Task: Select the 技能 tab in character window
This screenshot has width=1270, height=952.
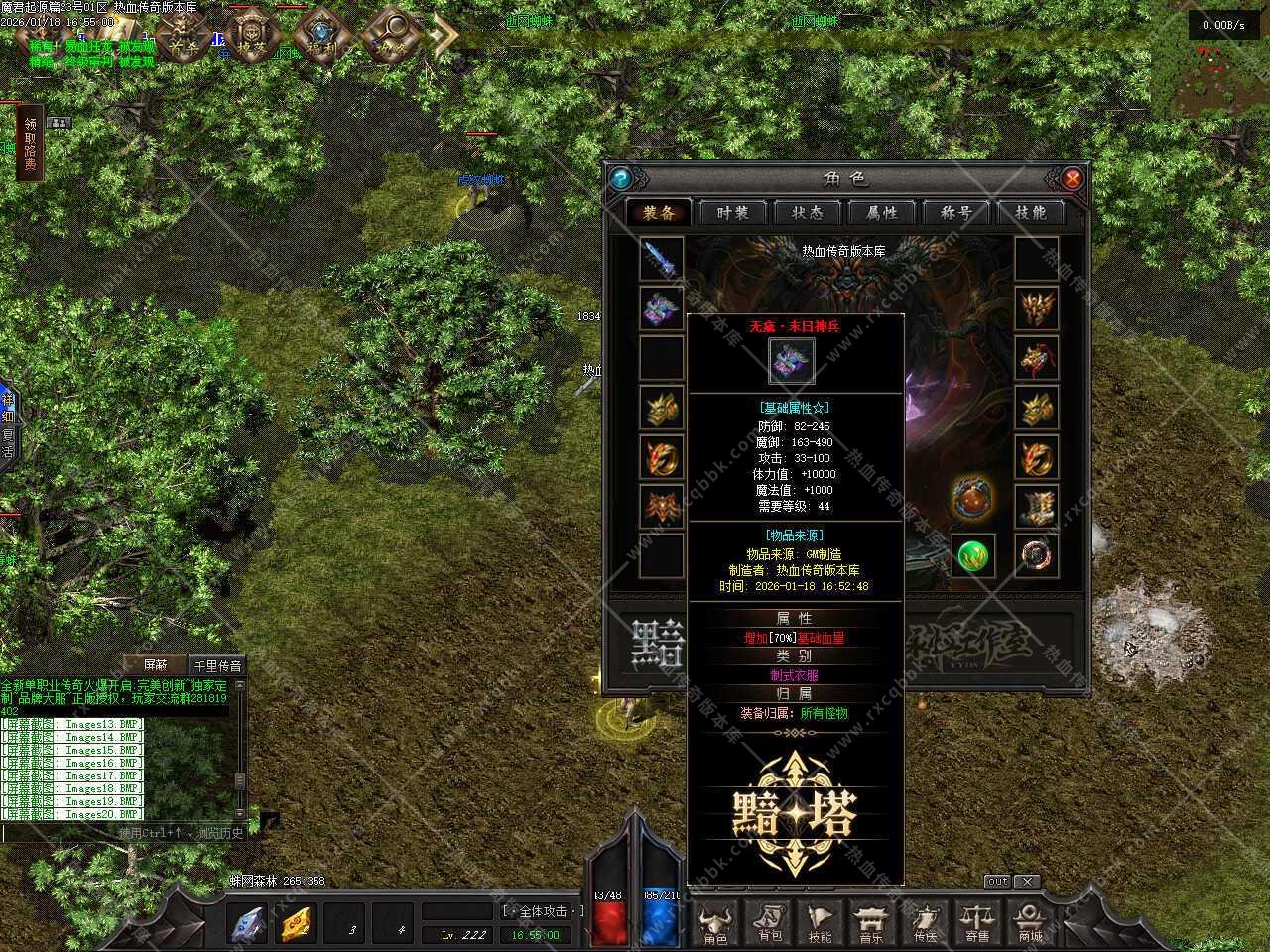Action: (1030, 213)
